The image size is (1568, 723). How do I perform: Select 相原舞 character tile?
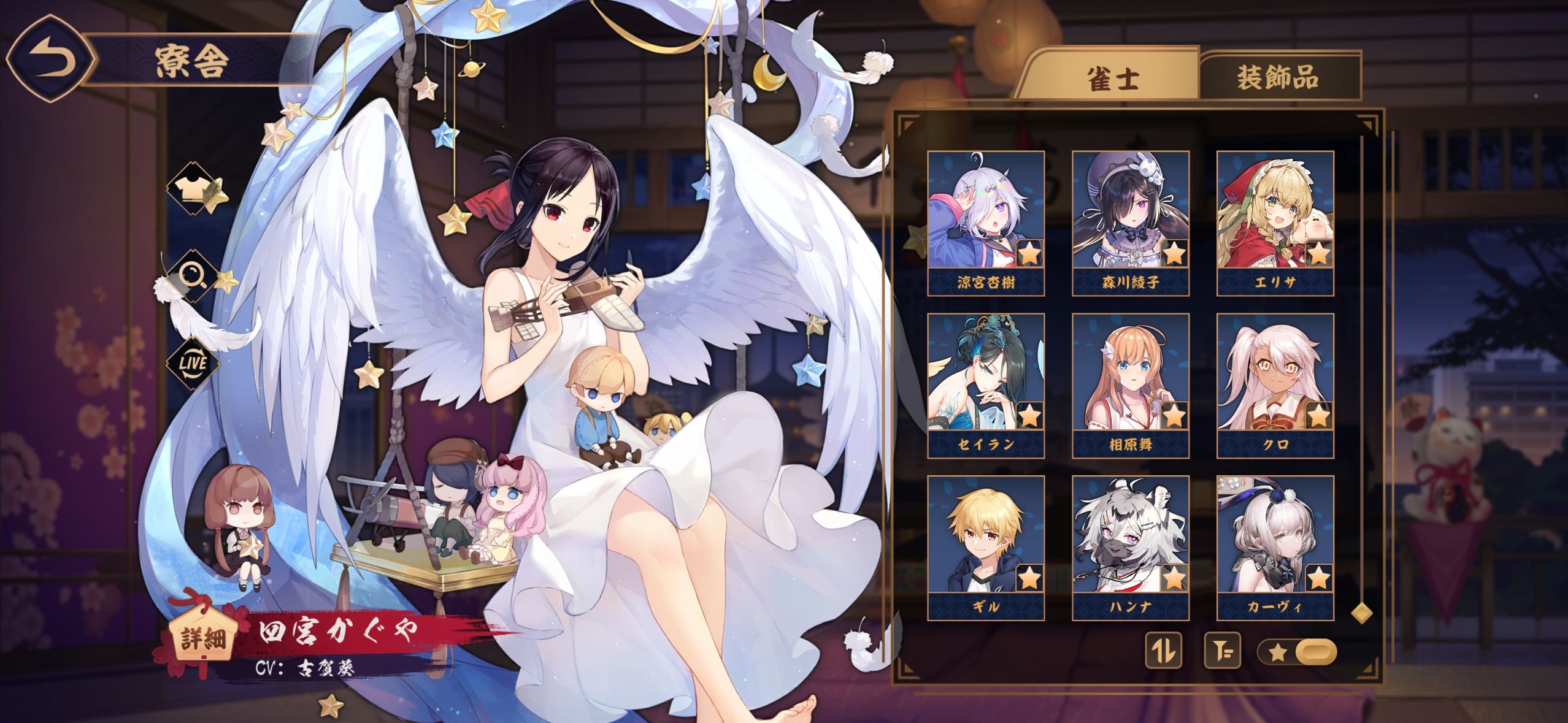click(x=1130, y=385)
